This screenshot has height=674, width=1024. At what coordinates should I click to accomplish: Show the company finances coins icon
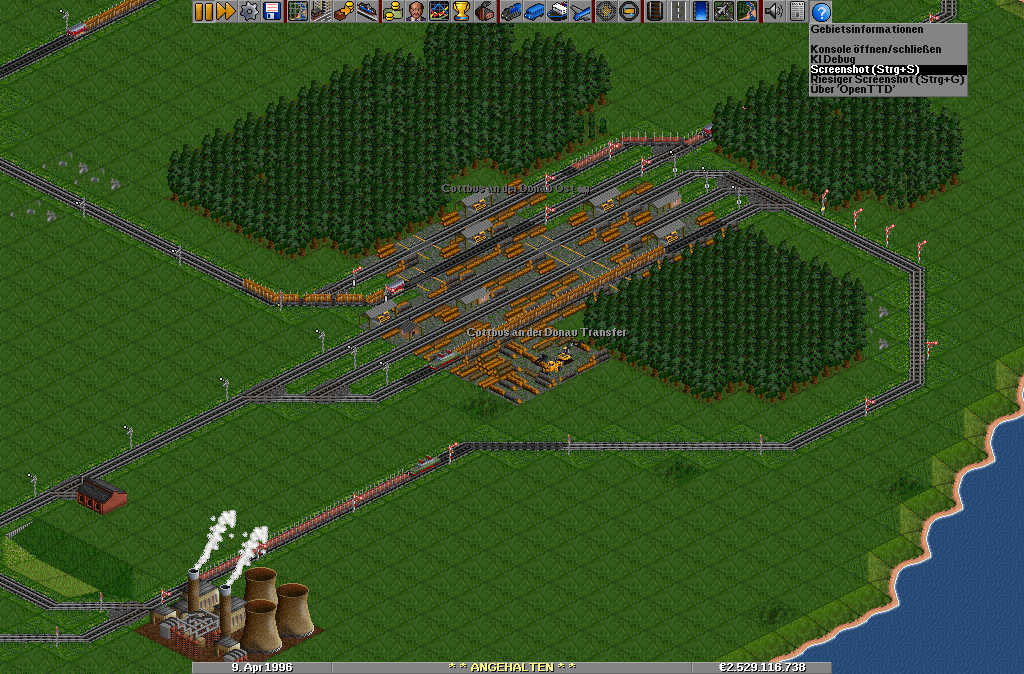click(392, 12)
